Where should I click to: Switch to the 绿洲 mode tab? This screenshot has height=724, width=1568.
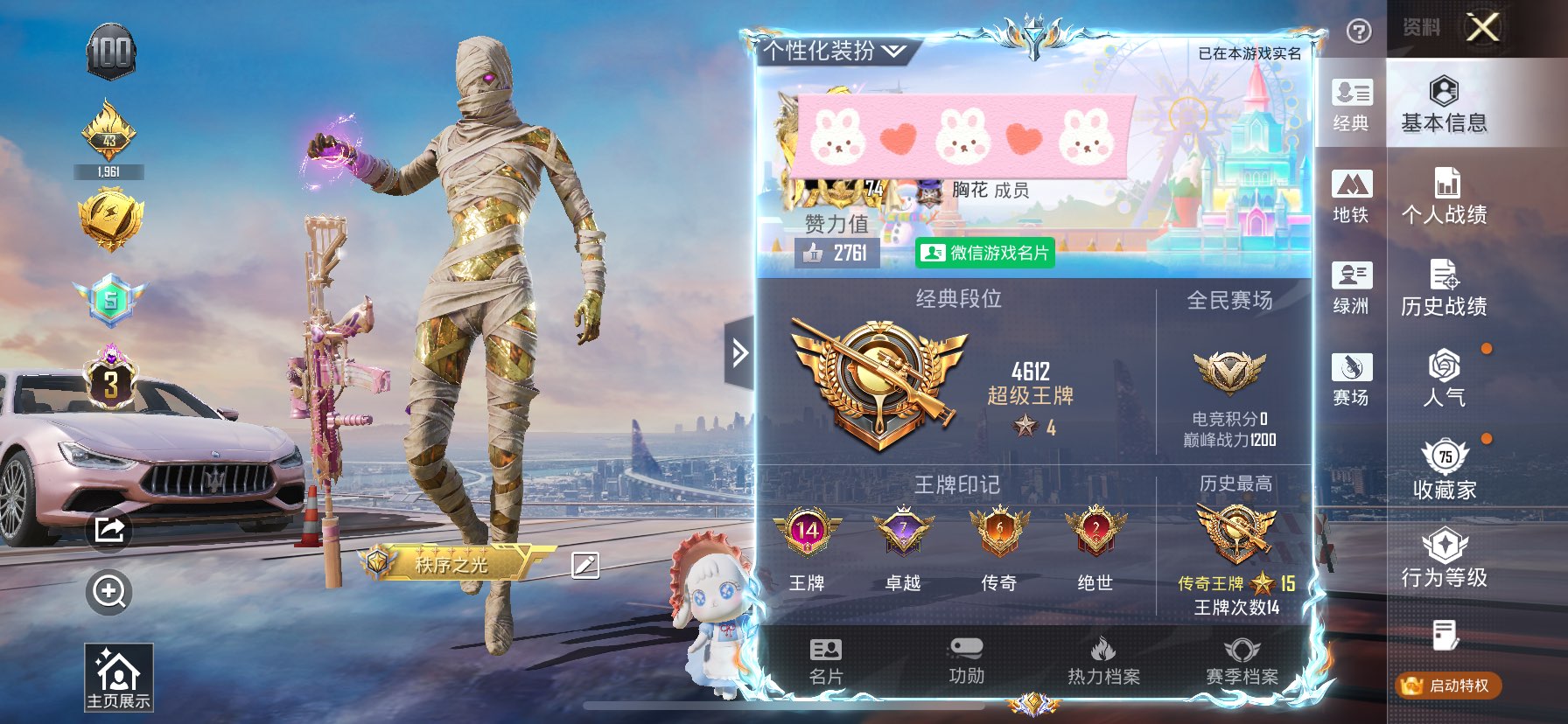click(x=1351, y=288)
